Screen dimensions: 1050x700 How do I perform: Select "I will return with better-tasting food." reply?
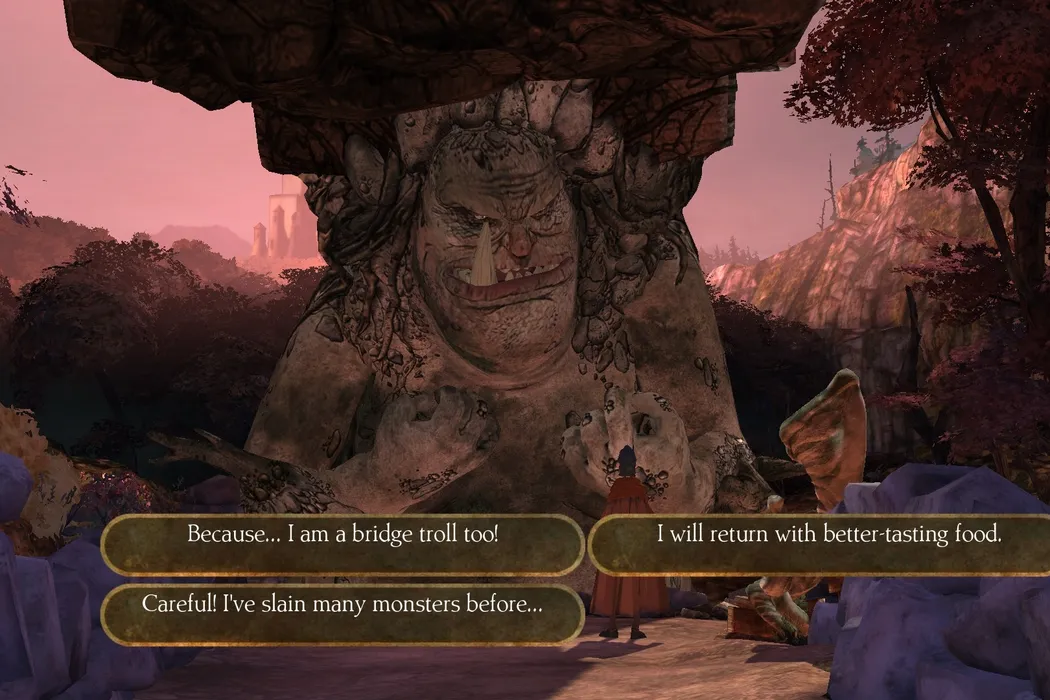pos(828,535)
